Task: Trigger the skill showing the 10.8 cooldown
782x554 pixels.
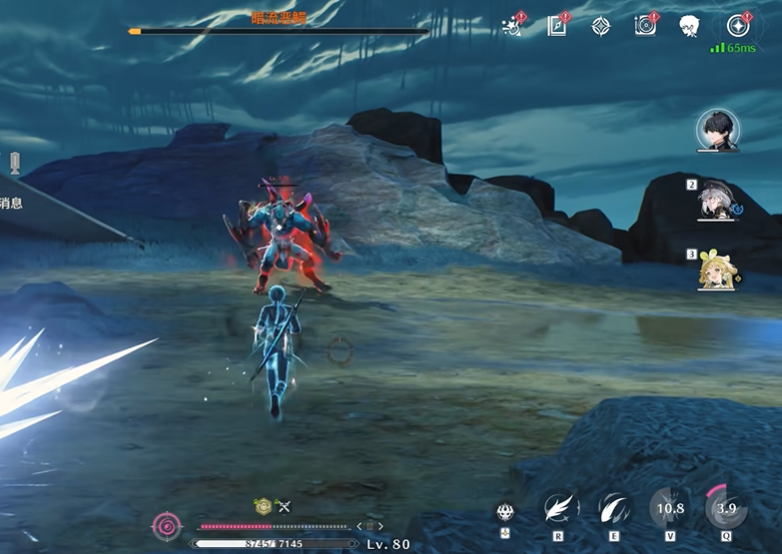Action: (x=668, y=508)
